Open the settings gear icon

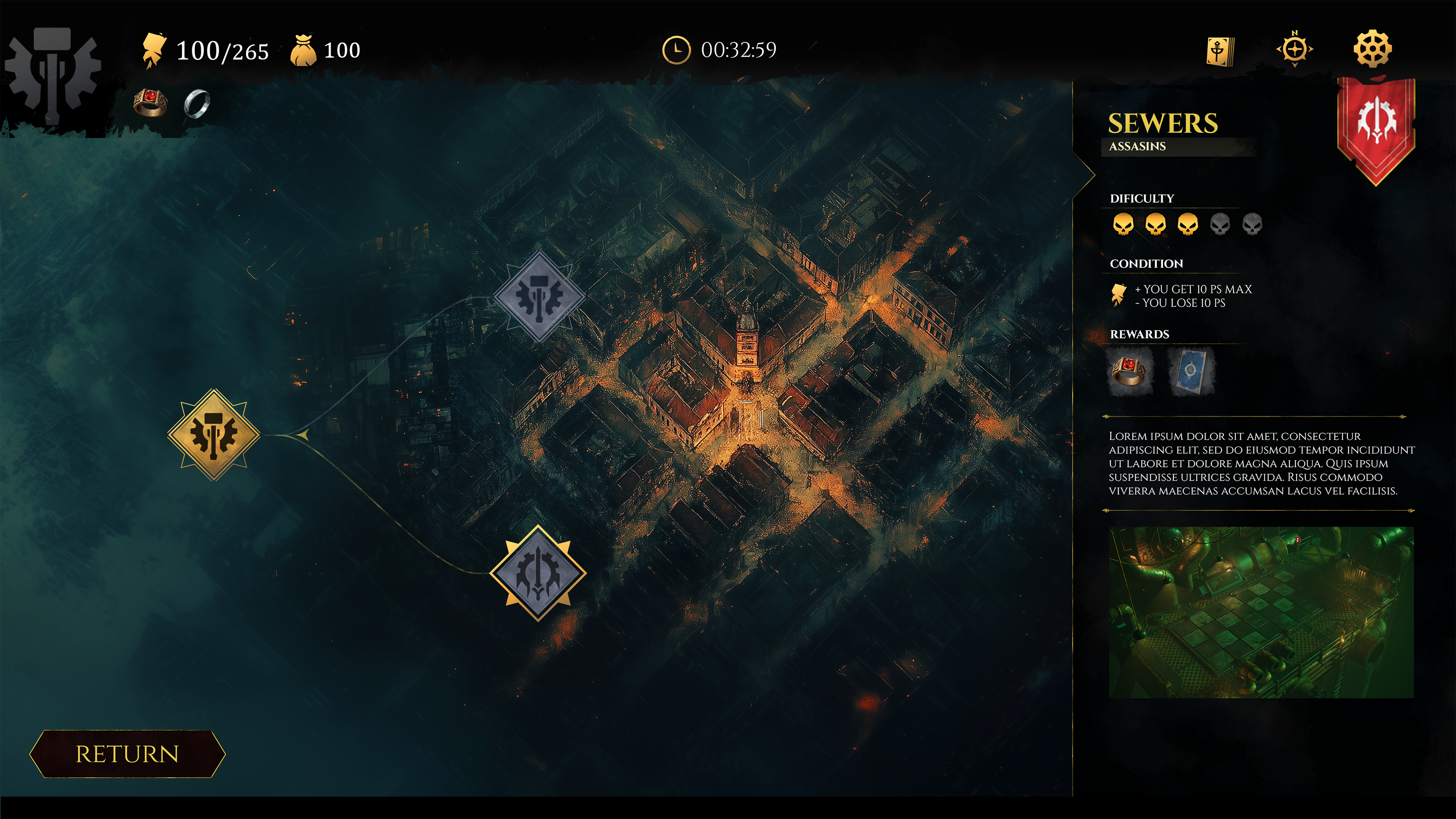click(1372, 49)
